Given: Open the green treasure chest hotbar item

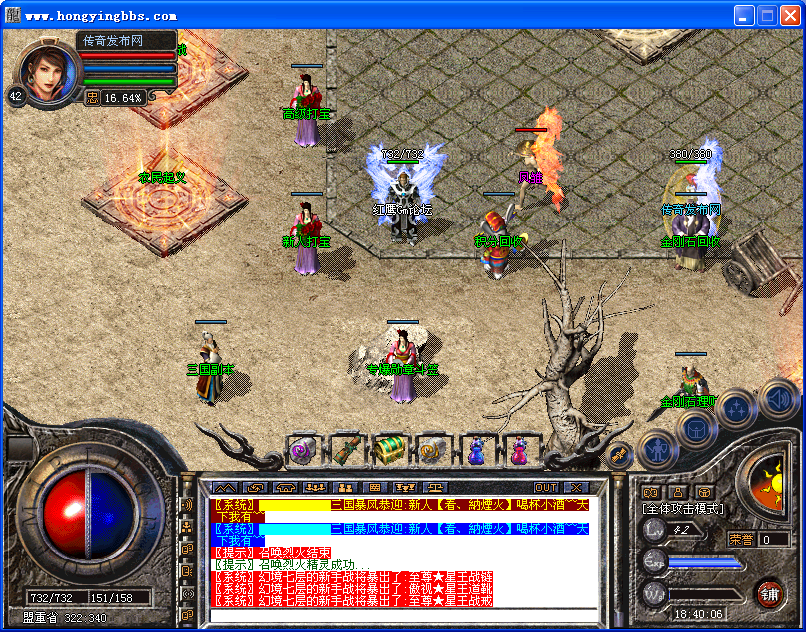Looking at the screenshot, I should click(388, 451).
